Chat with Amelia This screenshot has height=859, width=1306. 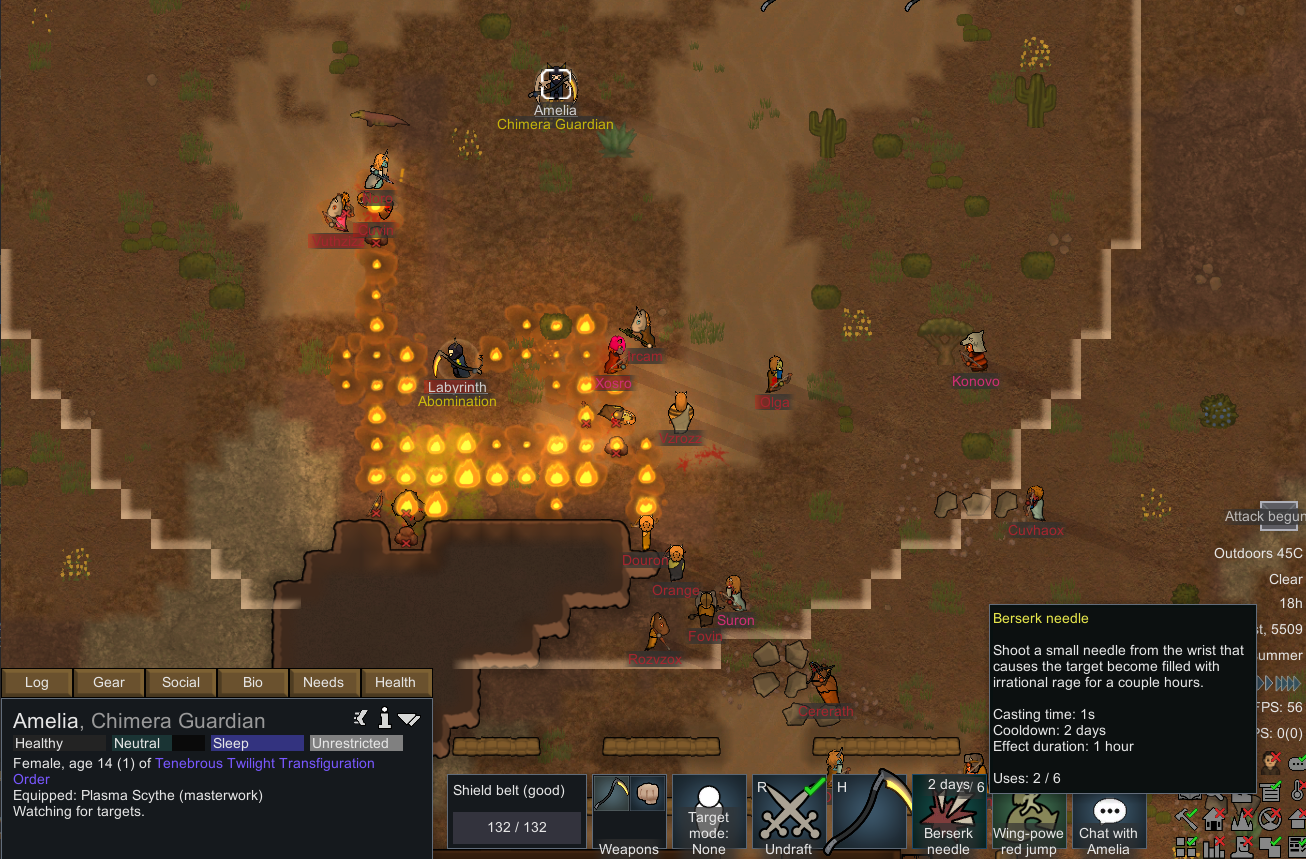click(x=1108, y=815)
